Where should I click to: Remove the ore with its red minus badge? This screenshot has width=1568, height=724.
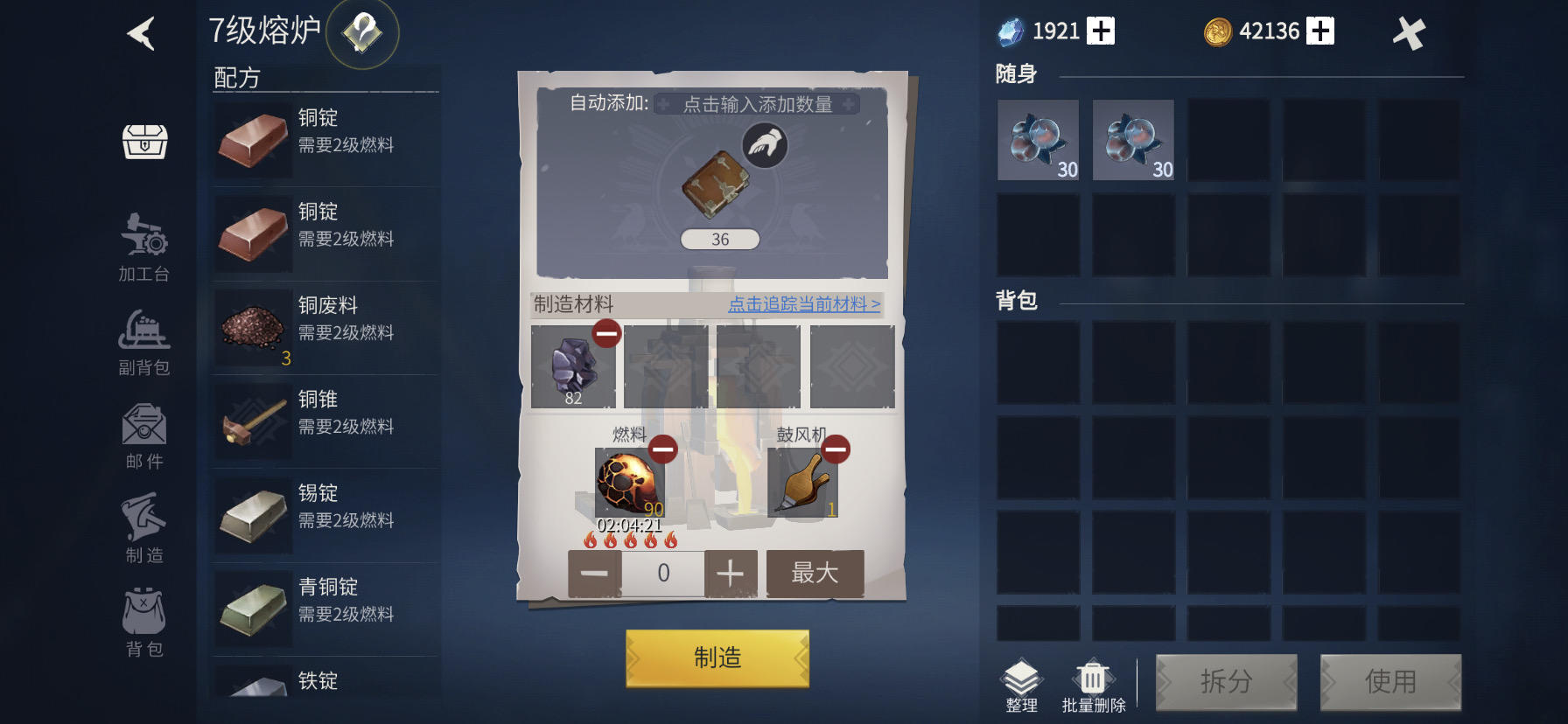point(605,333)
